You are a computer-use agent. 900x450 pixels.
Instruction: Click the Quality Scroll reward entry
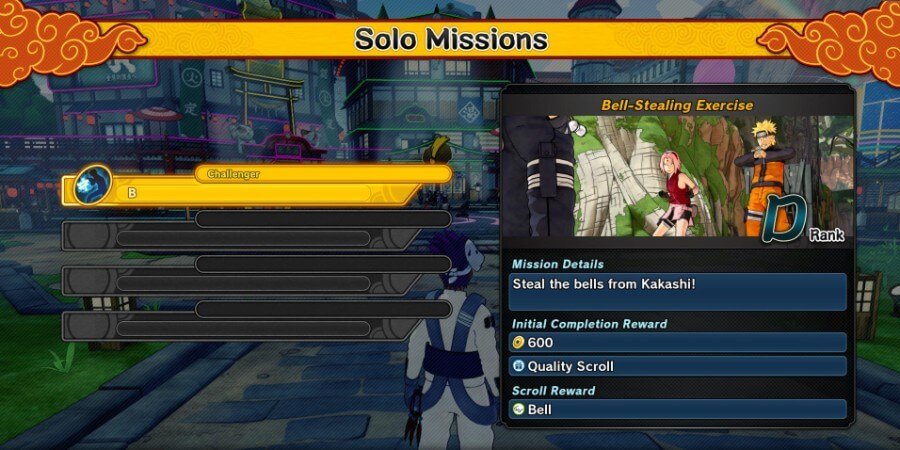click(678, 367)
